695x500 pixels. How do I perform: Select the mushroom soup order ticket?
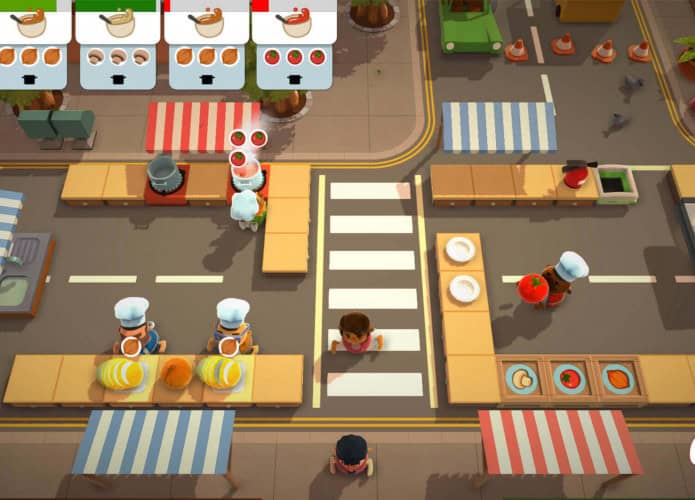pyautogui.click(x=118, y=43)
